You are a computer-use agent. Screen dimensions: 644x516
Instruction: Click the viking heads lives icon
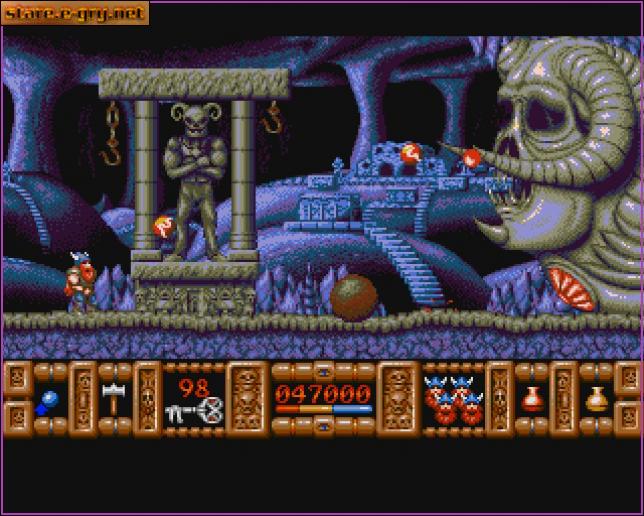(450, 397)
